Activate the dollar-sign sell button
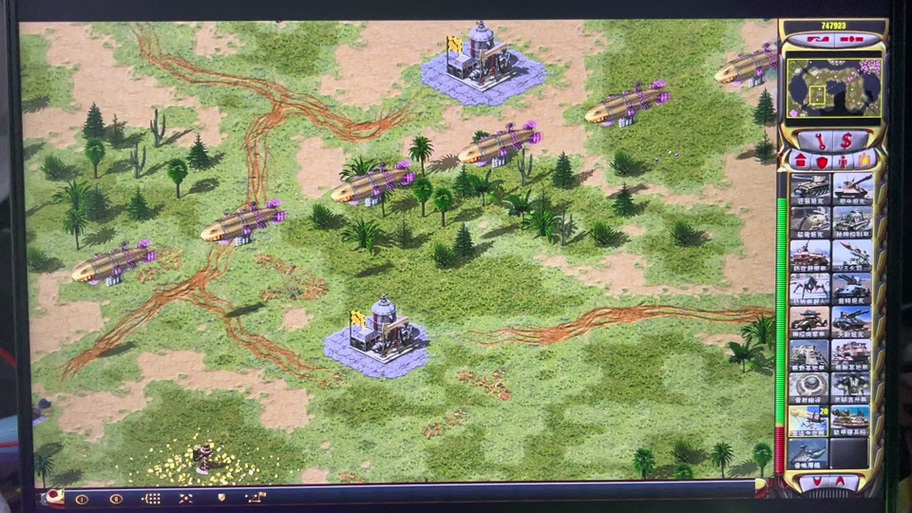 [847, 140]
